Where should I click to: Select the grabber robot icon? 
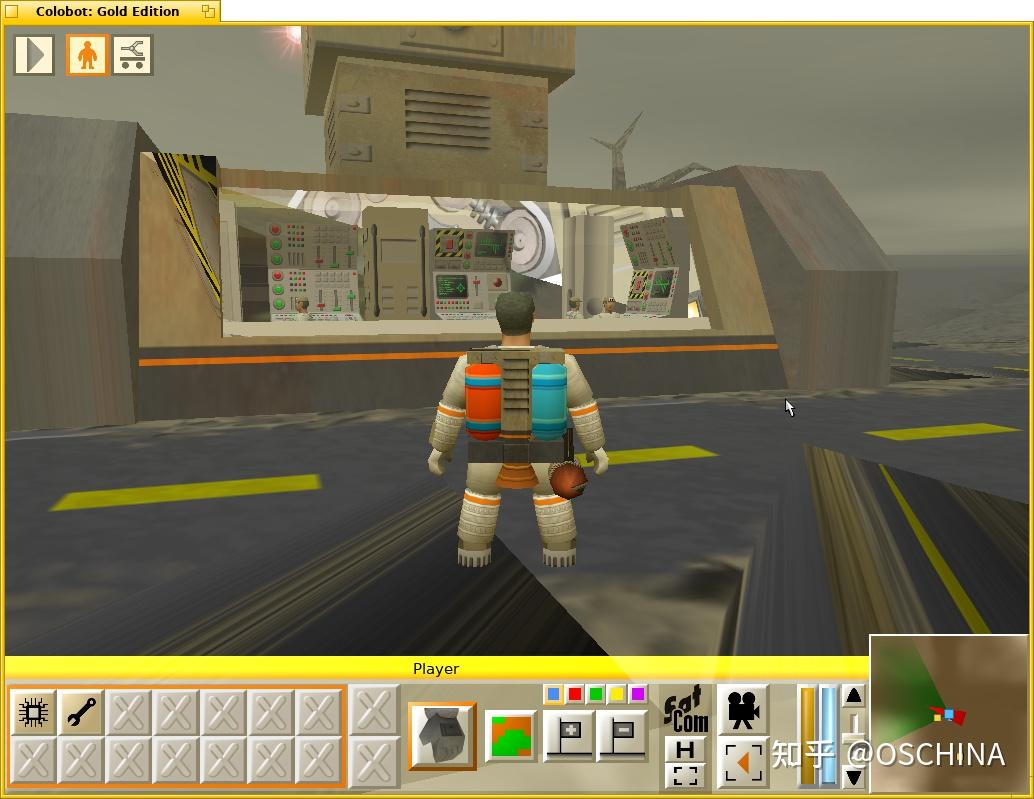132,55
